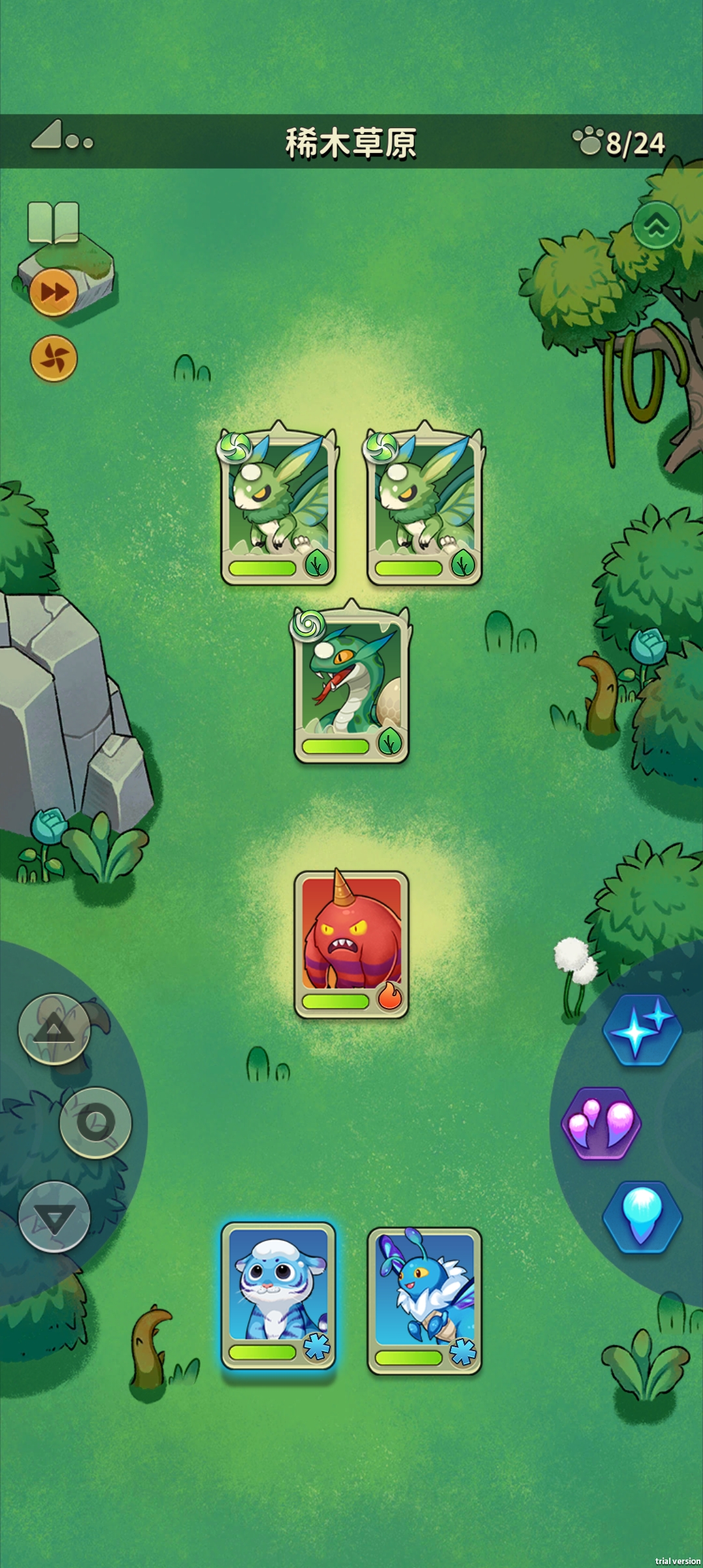Activate the purple orbs skill
703x1568 pixels.
pos(601,1123)
